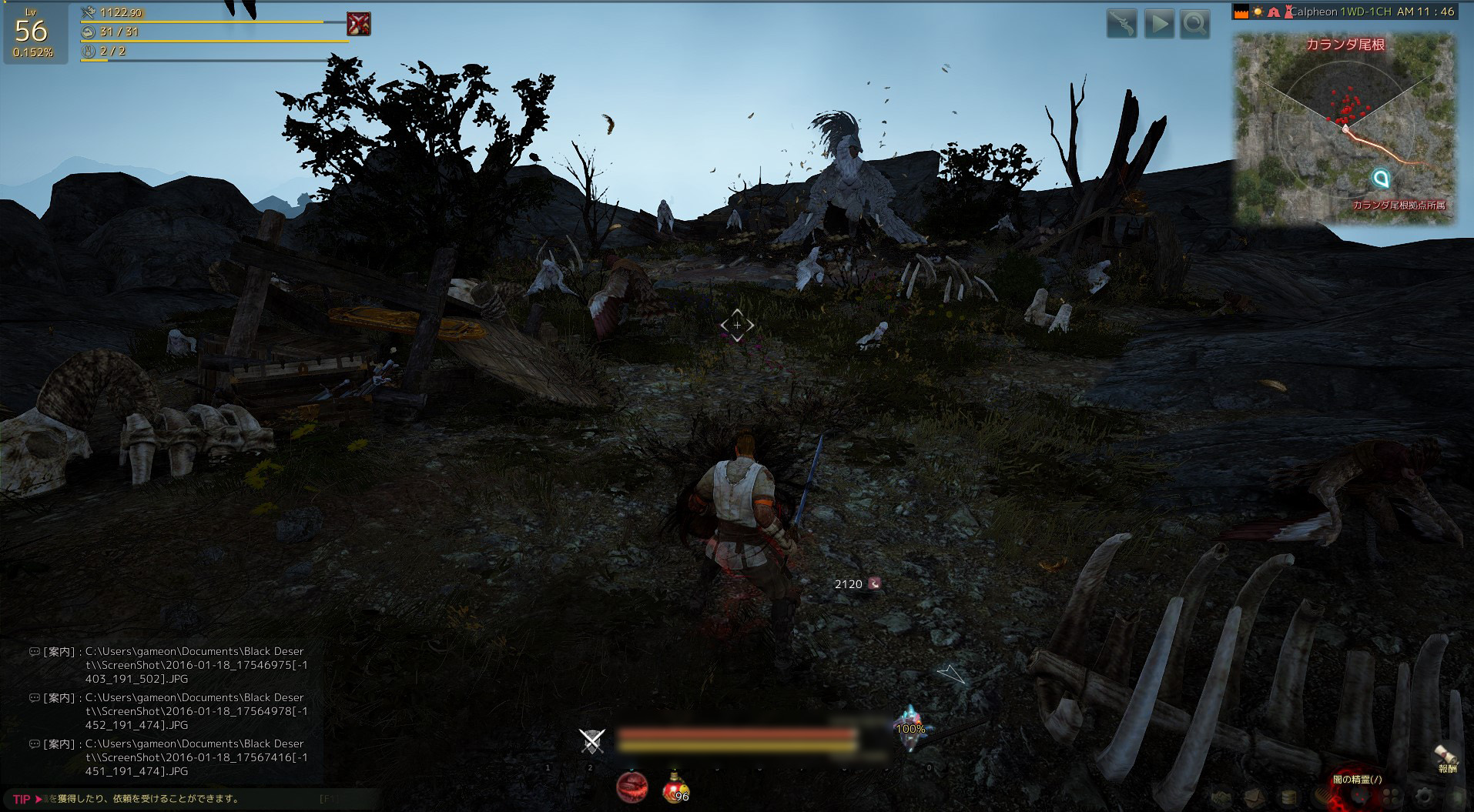The width and height of the screenshot is (1474, 812).
Task: Activate the red orb quickslot skill
Action: coord(631,787)
